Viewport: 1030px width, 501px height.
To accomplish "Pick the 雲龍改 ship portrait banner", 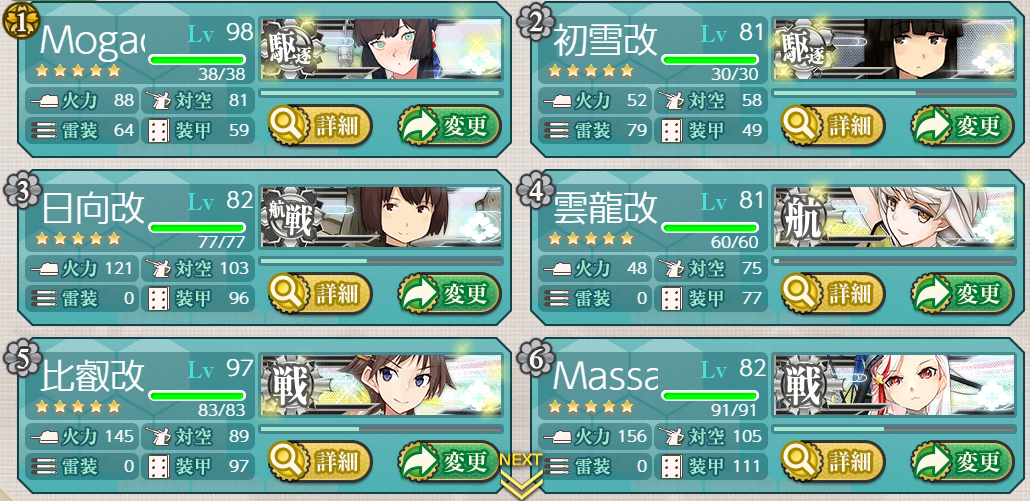I will pyautogui.click(x=893, y=217).
